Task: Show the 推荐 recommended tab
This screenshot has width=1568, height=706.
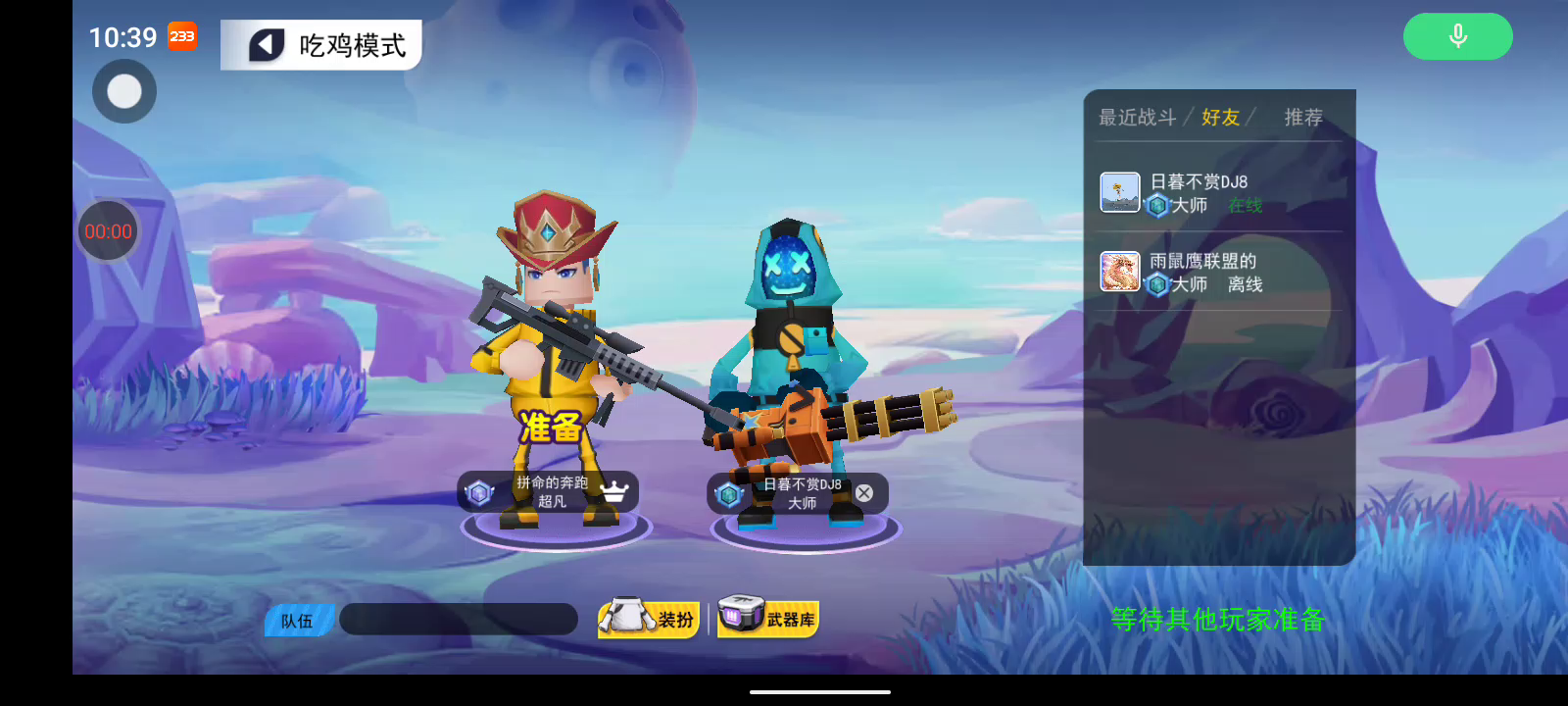Action: point(1302,118)
